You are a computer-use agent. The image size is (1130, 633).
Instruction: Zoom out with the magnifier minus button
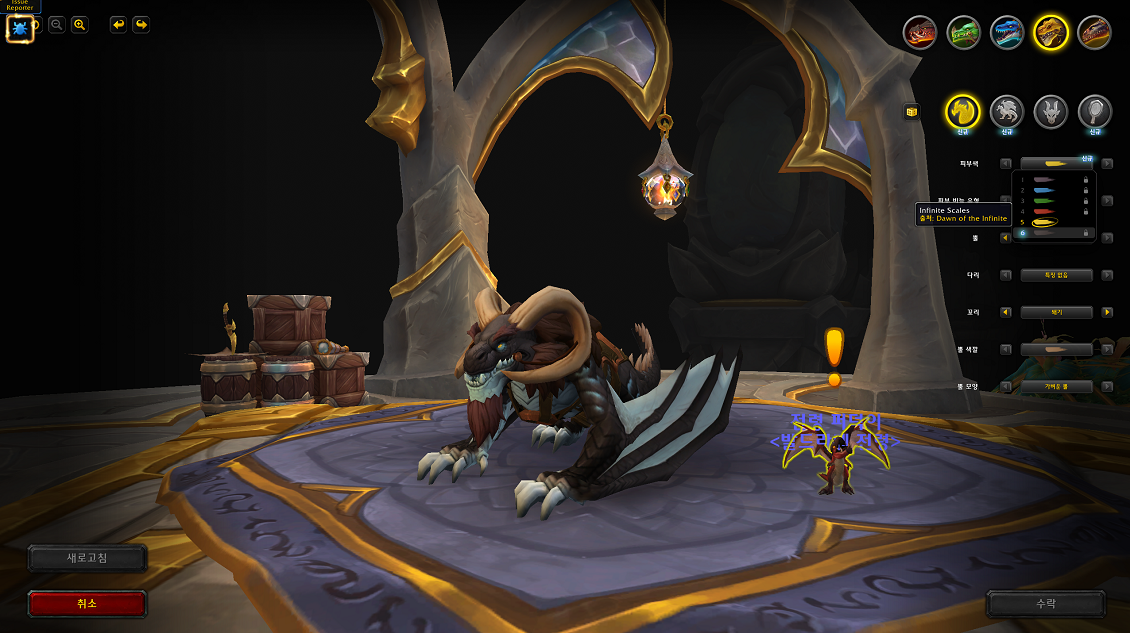tap(57, 25)
